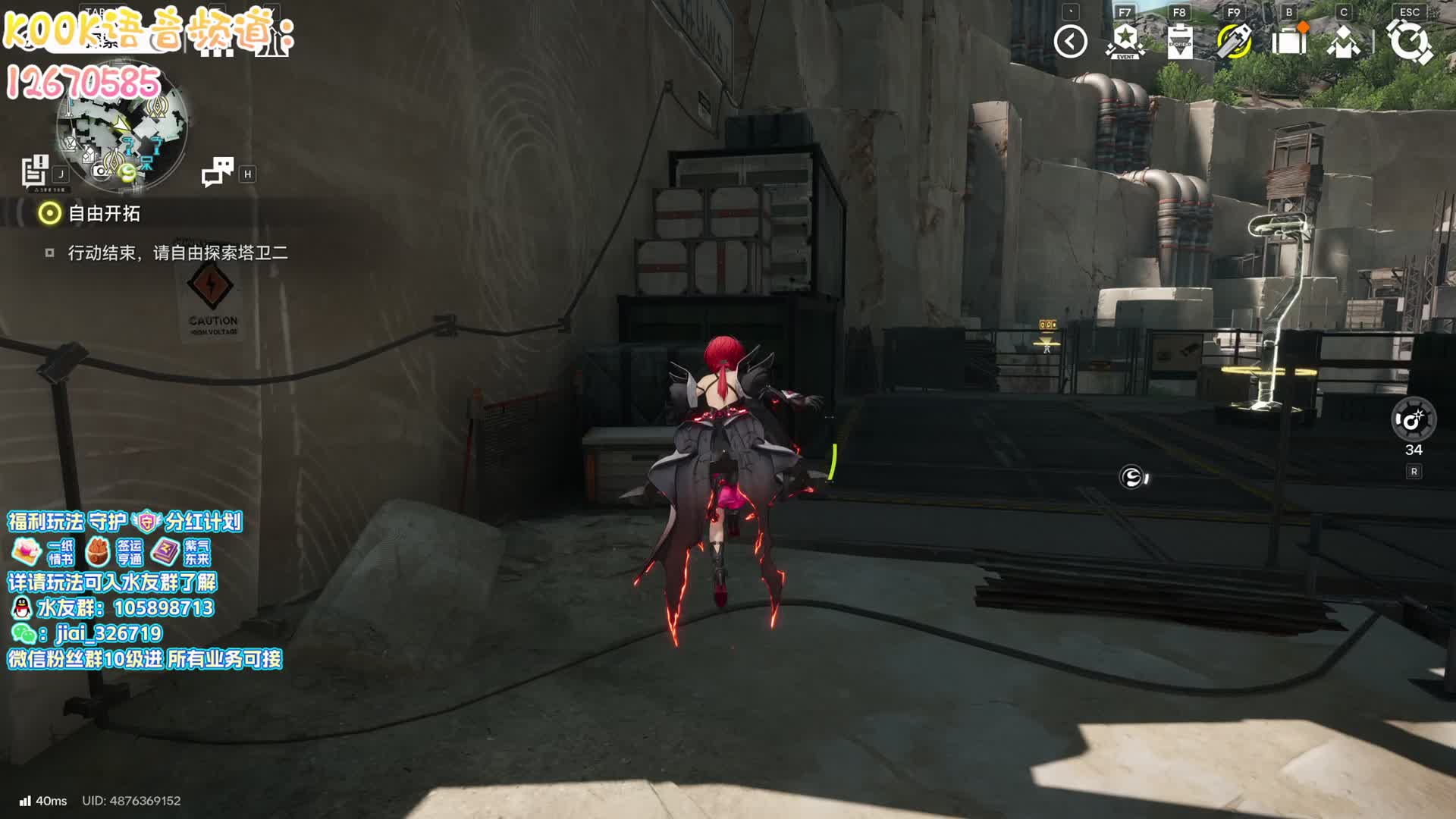Screen dimensions: 1456x819
Task: Use the throwable gadget icon showing 34
Action: pos(1414,419)
